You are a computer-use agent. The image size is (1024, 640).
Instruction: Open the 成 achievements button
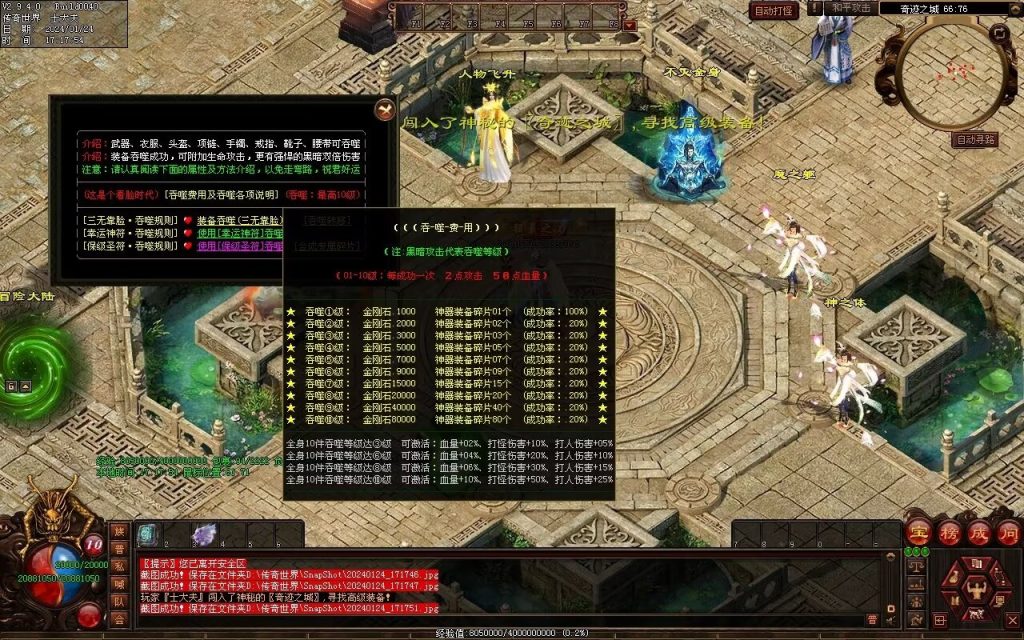[x=978, y=531]
